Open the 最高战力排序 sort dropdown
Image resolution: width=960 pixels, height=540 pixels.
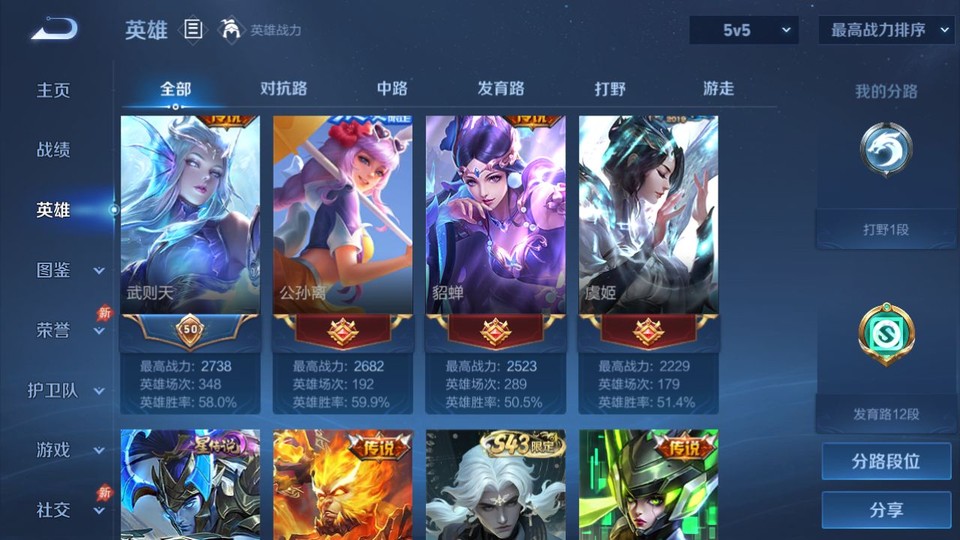886,30
